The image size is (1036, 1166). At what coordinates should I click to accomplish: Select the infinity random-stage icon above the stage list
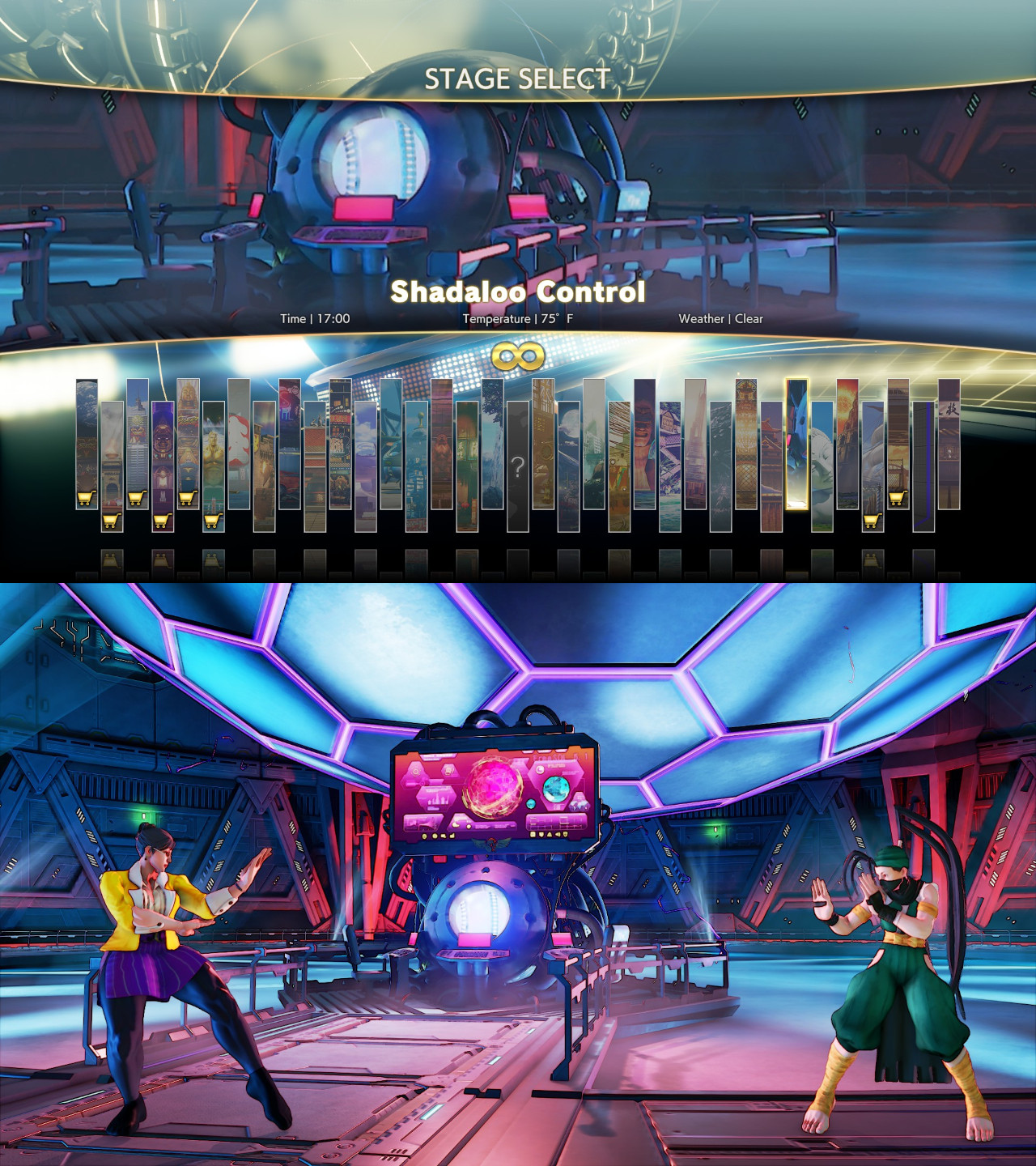(518, 354)
